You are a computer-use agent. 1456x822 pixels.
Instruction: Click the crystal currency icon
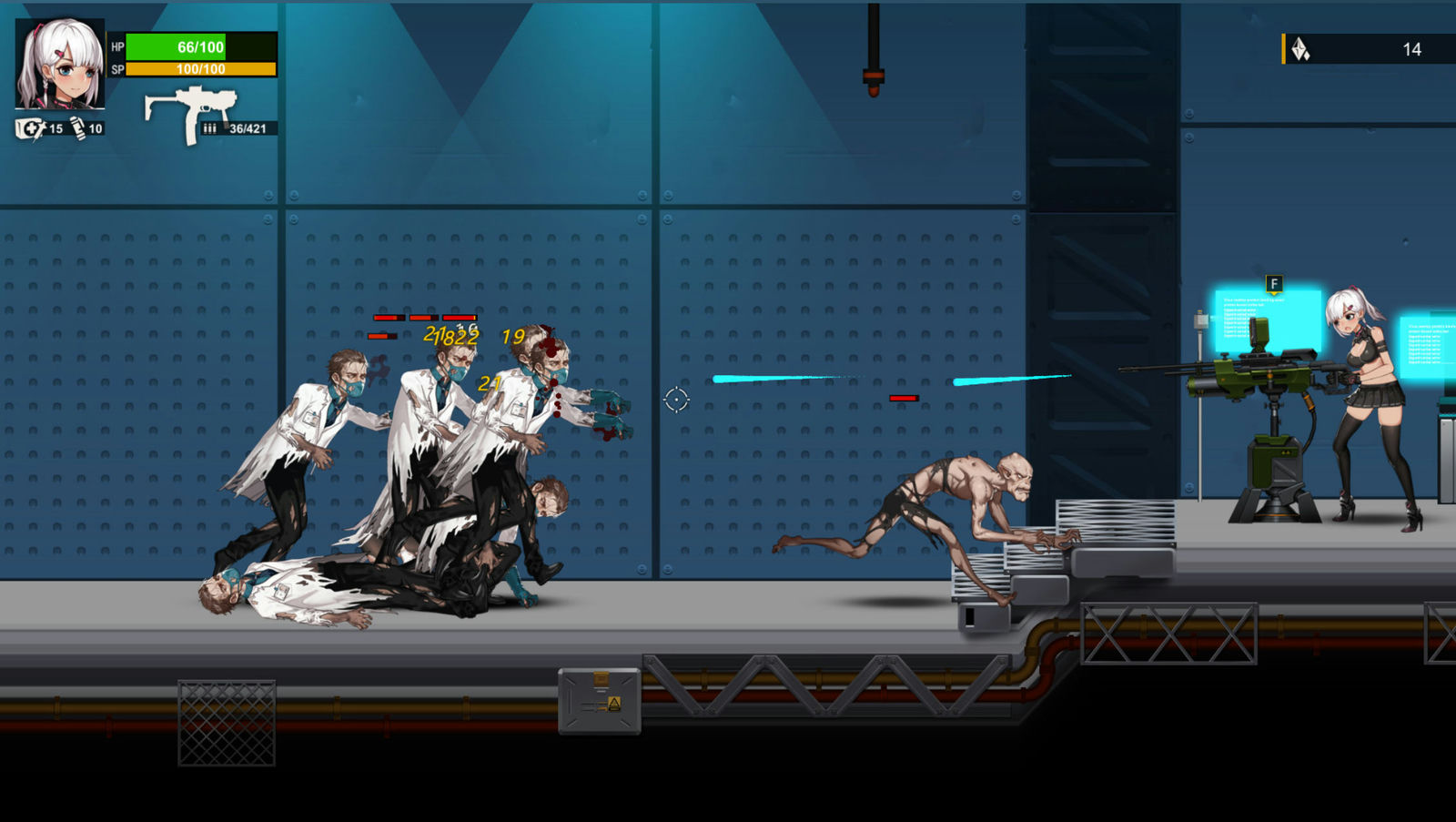click(1300, 49)
